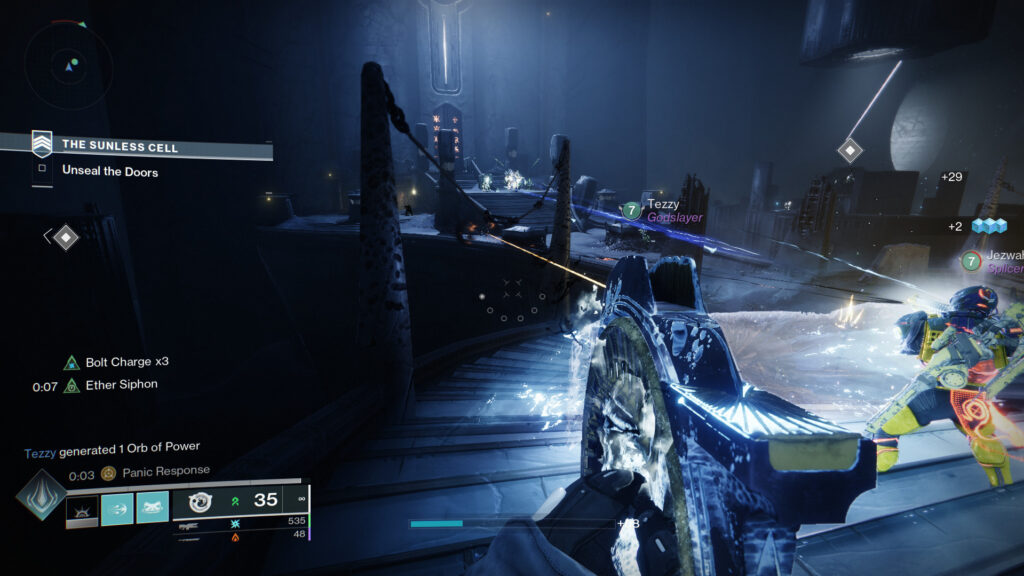Select The Sunless Cell objective banner
This screenshot has width=1024, height=576.
coord(152,146)
